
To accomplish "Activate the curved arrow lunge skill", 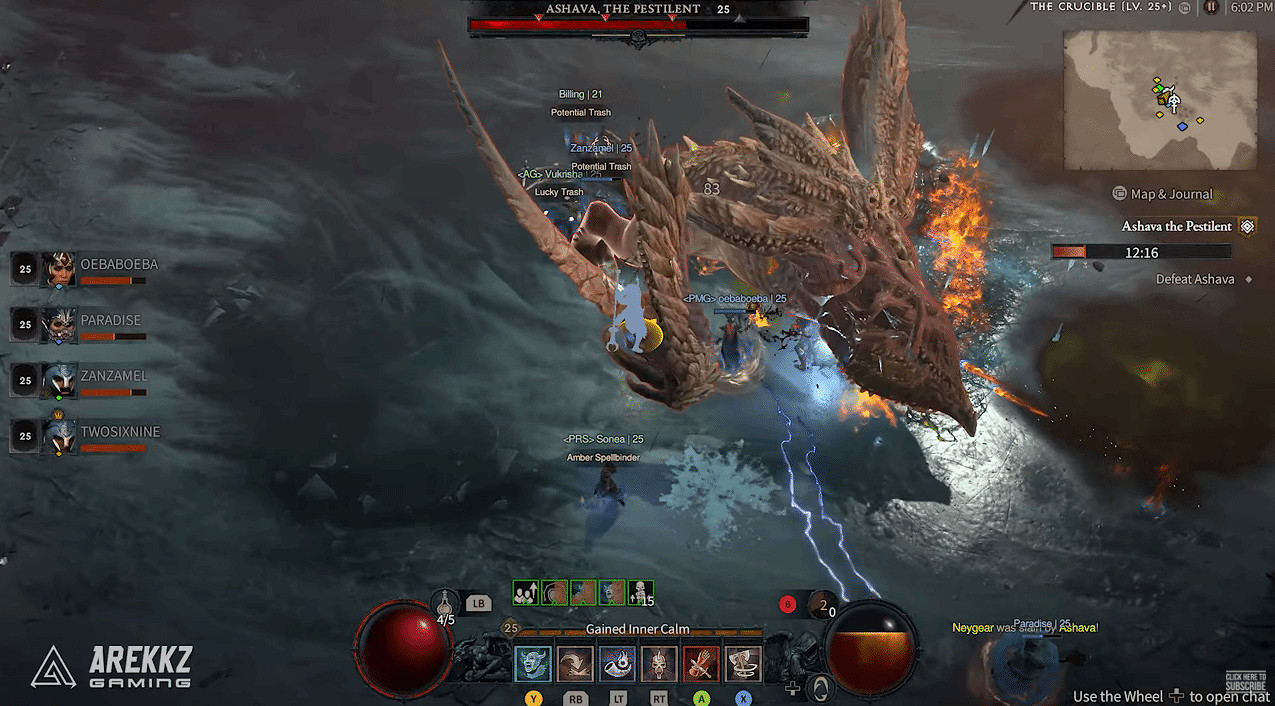I will click(x=575, y=664).
